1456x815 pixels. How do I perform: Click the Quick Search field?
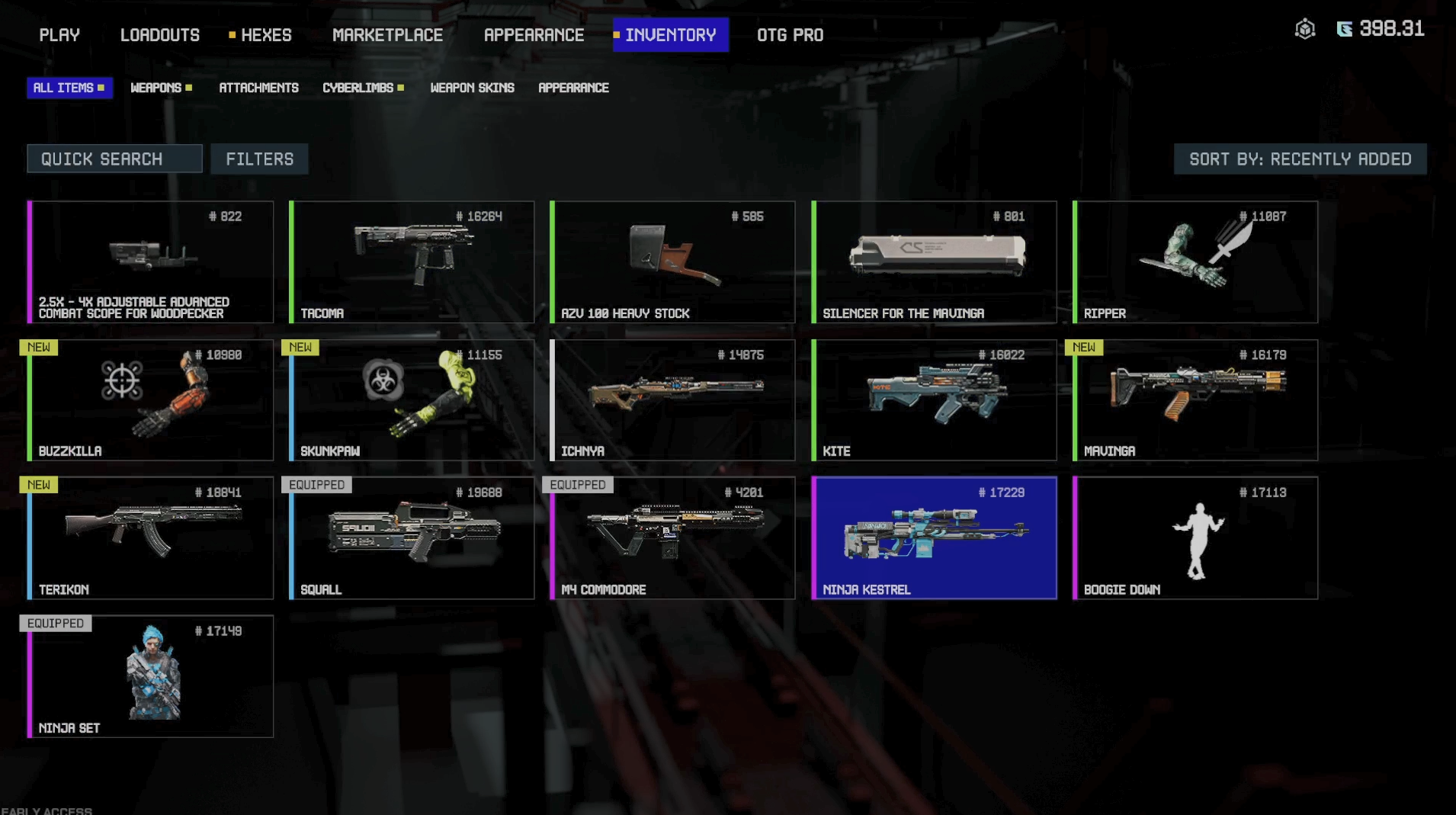point(114,159)
